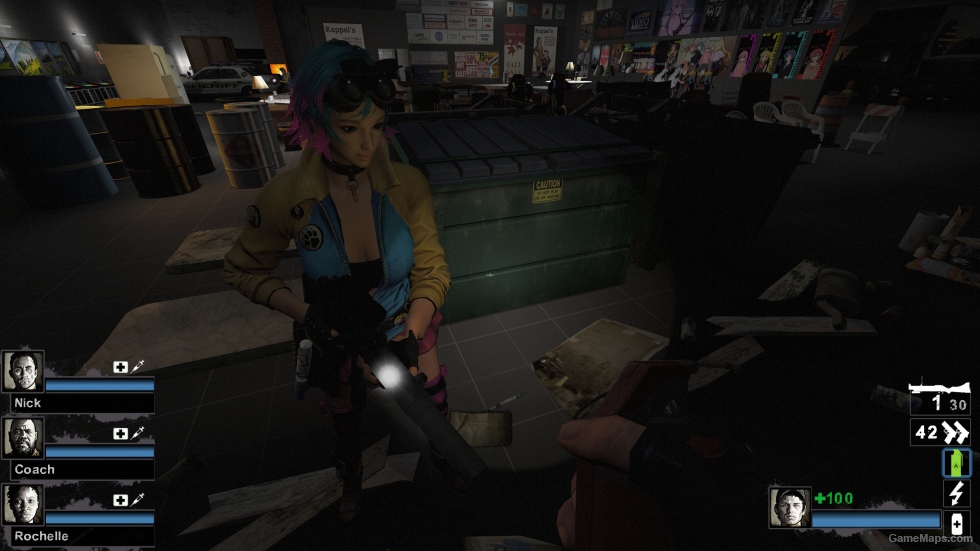Click Nick's teammate portrait
The height and width of the screenshot is (551, 980).
pyautogui.click(x=22, y=371)
